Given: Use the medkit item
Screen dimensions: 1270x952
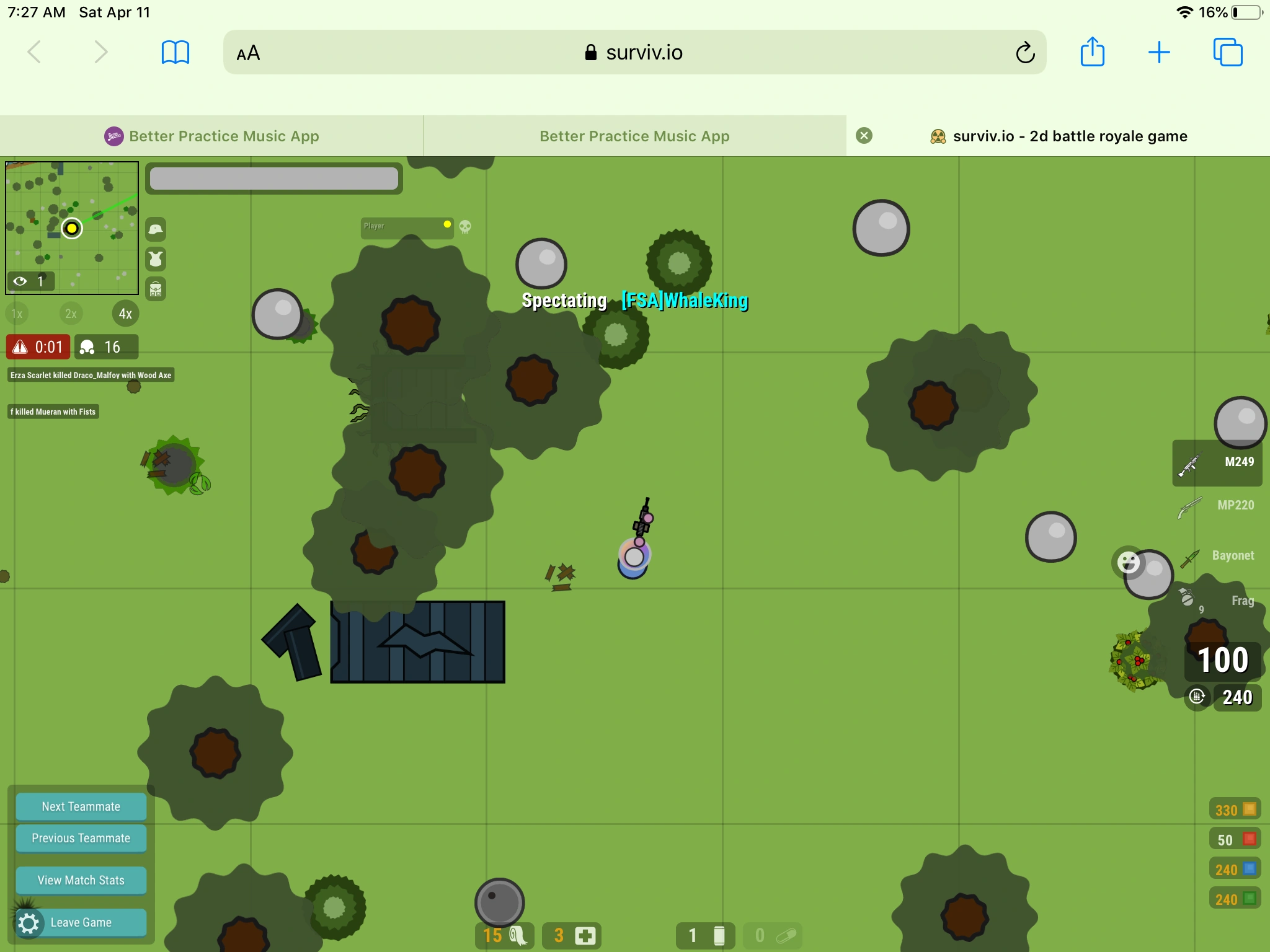Looking at the screenshot, I should 572,935.
